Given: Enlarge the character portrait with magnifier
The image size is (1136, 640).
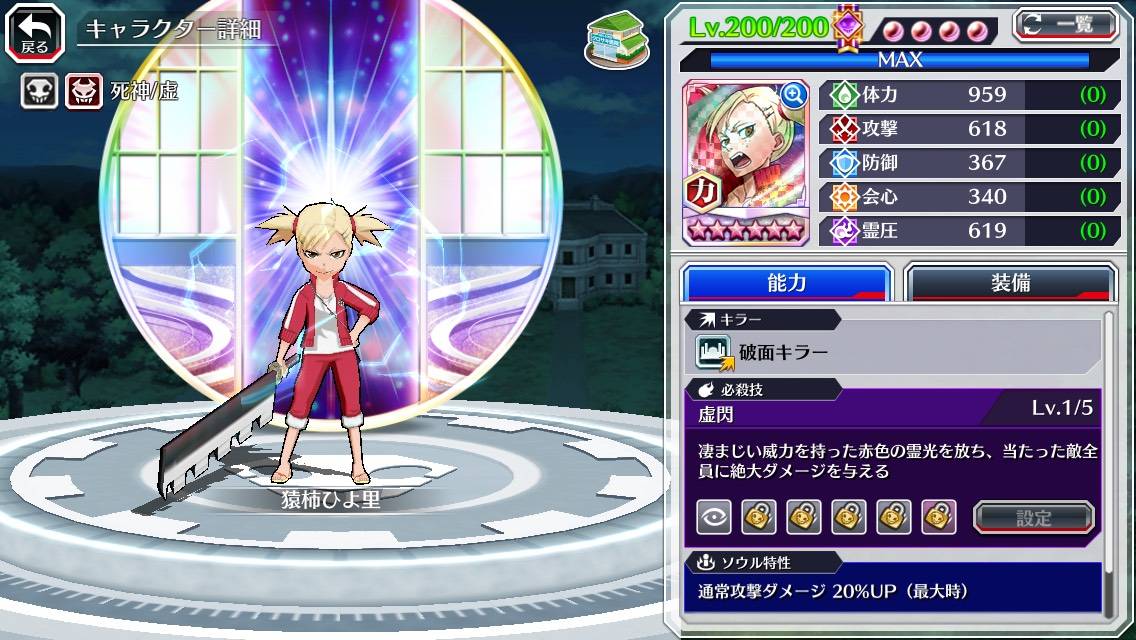Looking at the screenshot, I should [794, 95].
